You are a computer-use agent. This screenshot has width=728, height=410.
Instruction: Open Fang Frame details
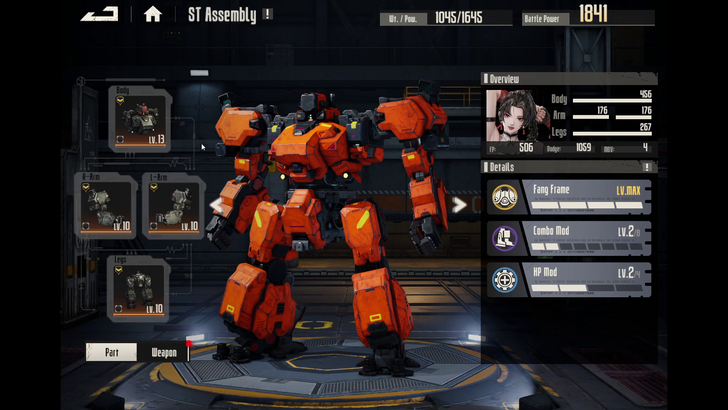pos(570,197)
